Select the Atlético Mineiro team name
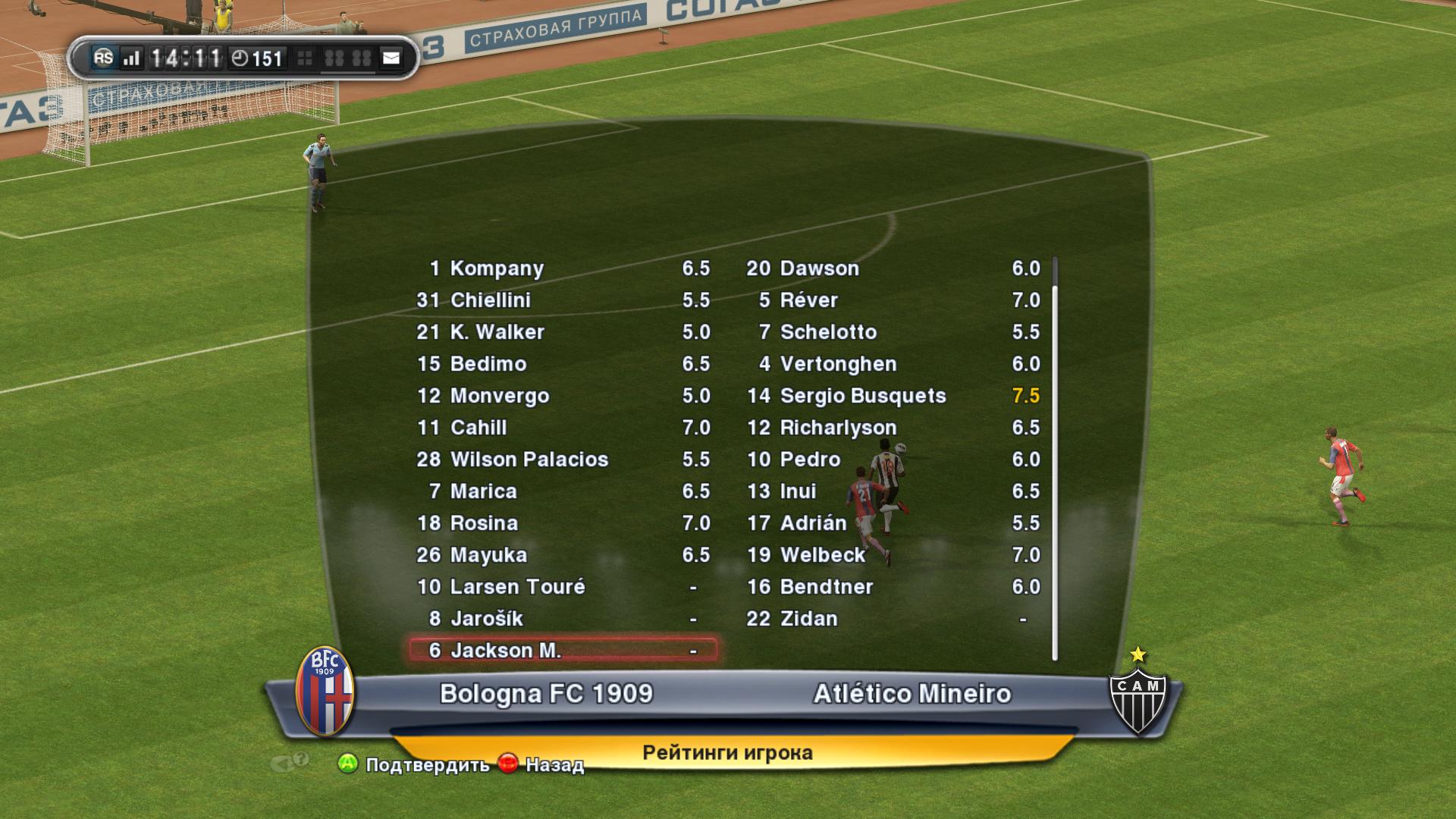 click(912, 694)
